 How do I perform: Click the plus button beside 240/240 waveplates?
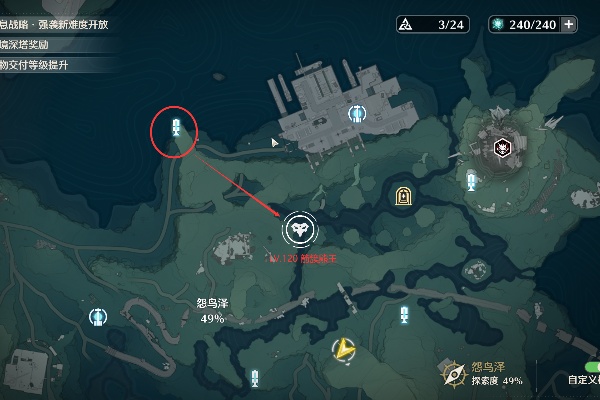(569, 24)
